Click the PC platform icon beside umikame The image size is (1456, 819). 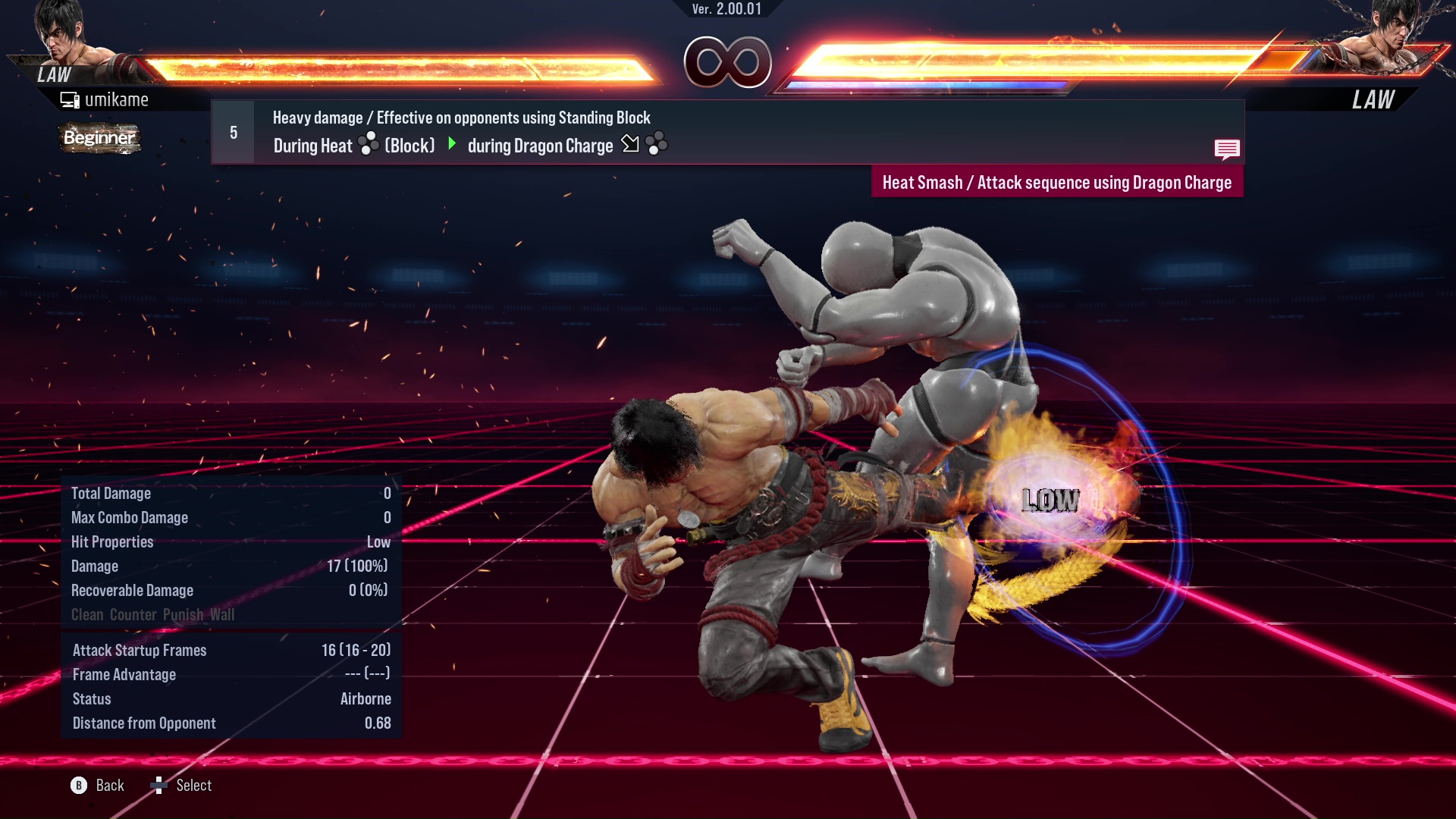71,99
